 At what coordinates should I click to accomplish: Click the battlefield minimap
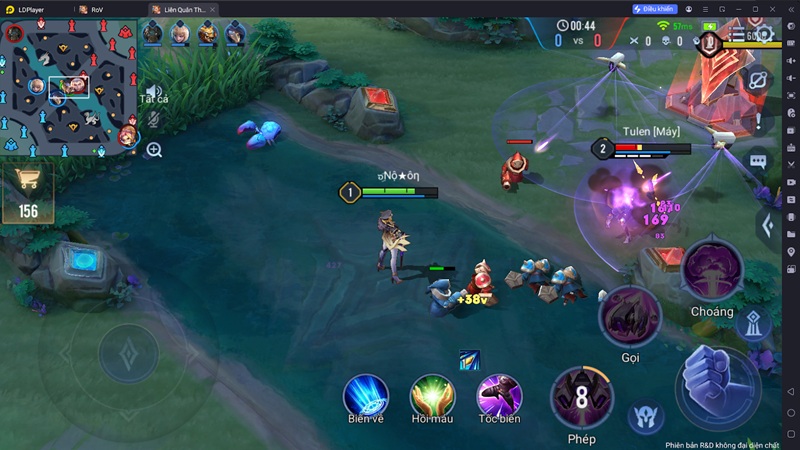pos(68,85)
